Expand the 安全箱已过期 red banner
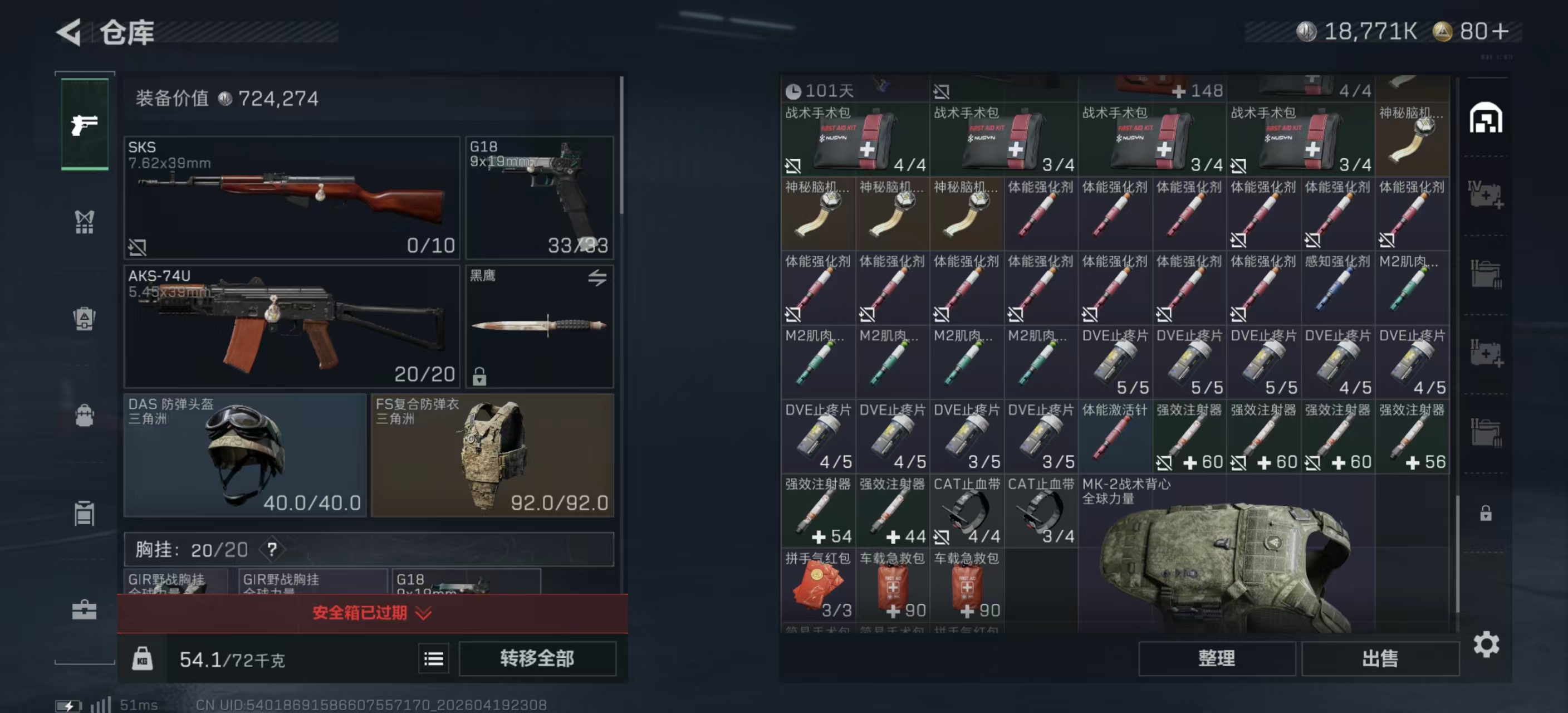Screen dimensions: 1568x713 click(372, 613)
